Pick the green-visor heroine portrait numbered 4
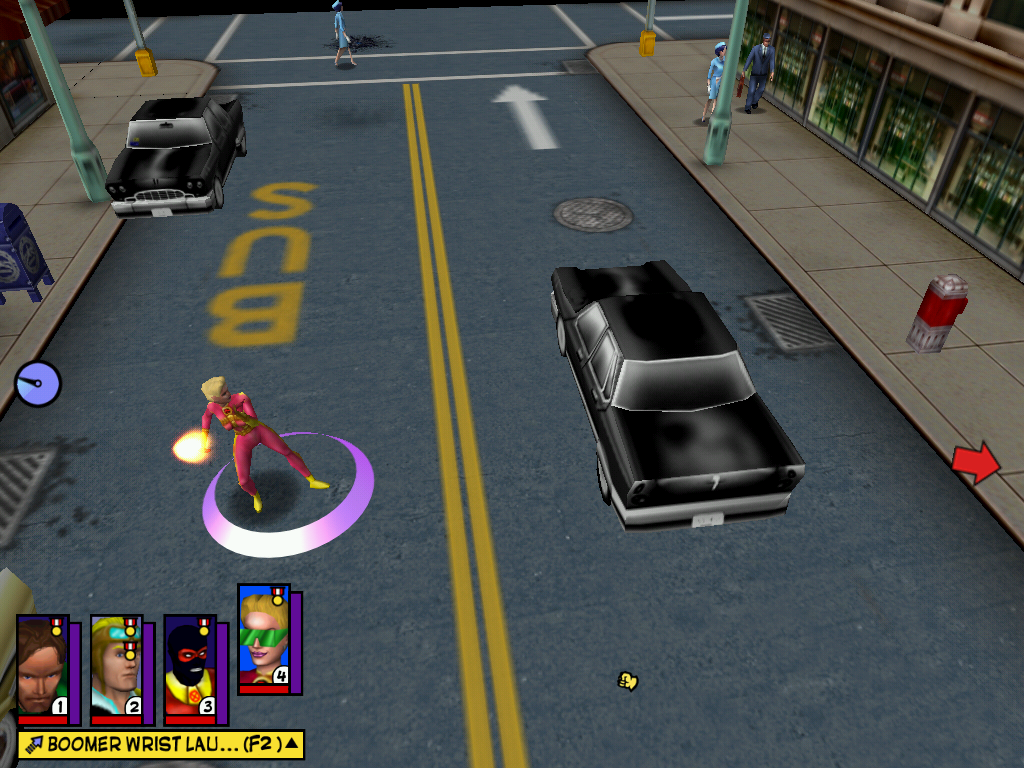The height and width of the screenshot is (768, 1024). (x=264, y=638)
